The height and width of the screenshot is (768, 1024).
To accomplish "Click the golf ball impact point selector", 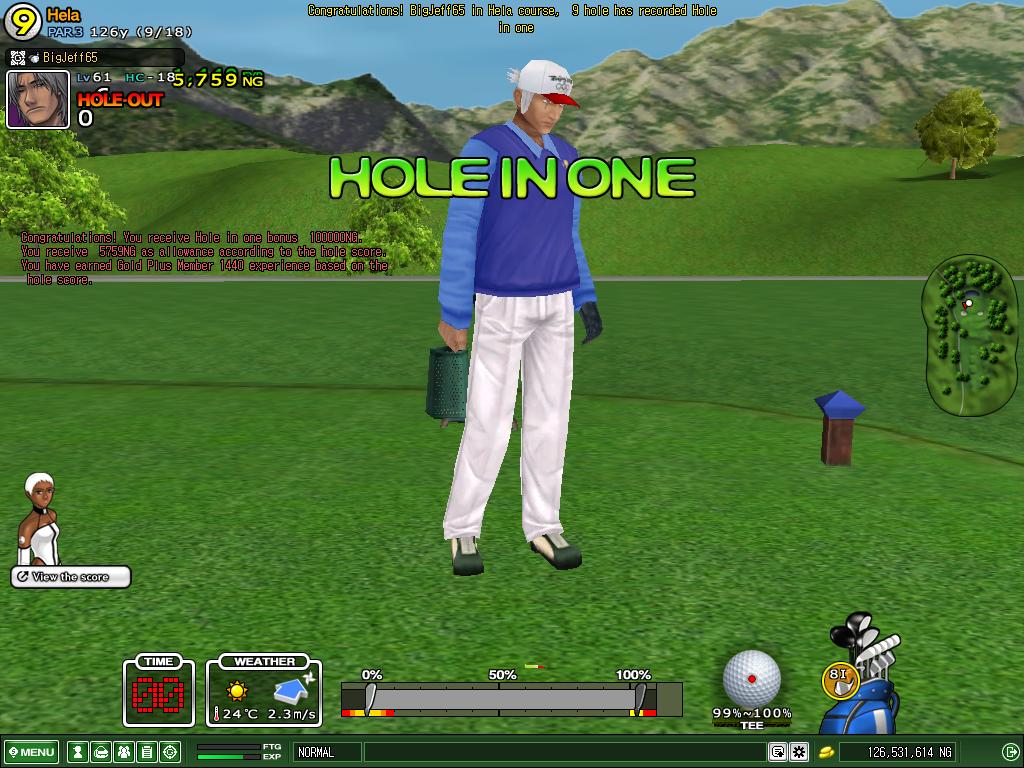I will (x=751, y=678).
